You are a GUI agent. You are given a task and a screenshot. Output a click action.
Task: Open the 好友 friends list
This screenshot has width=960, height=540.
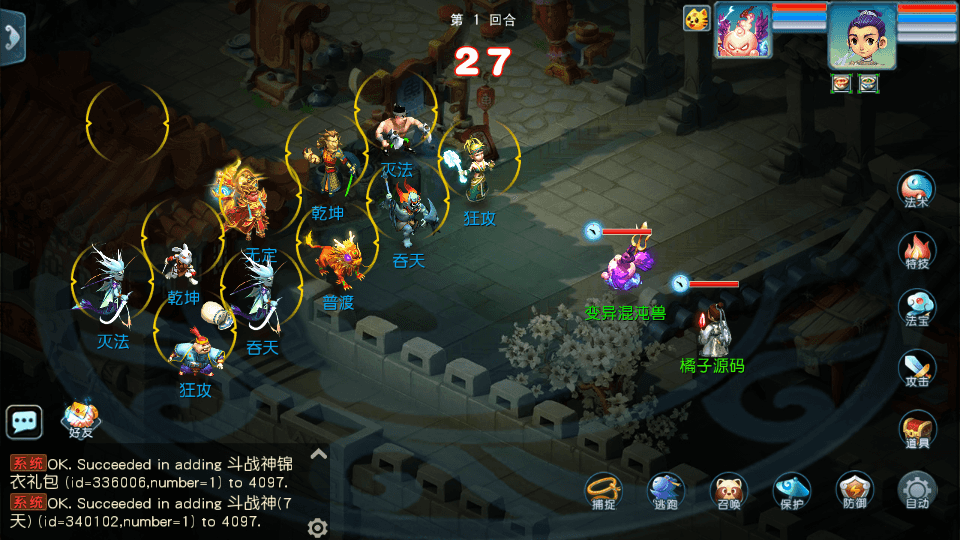(x=81, y=420)
